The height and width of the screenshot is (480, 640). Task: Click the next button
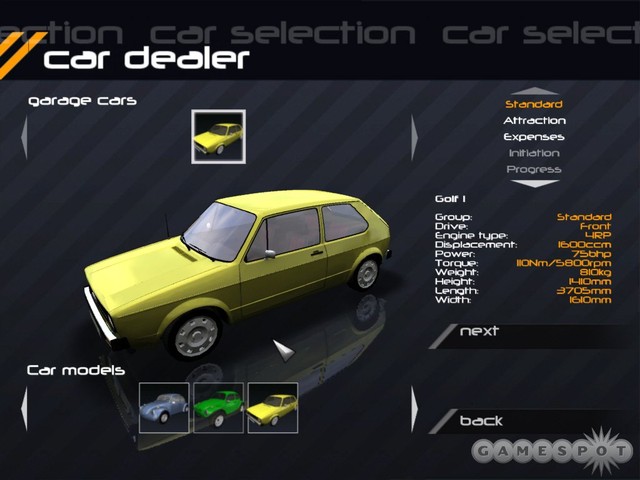tap(480, 332)
